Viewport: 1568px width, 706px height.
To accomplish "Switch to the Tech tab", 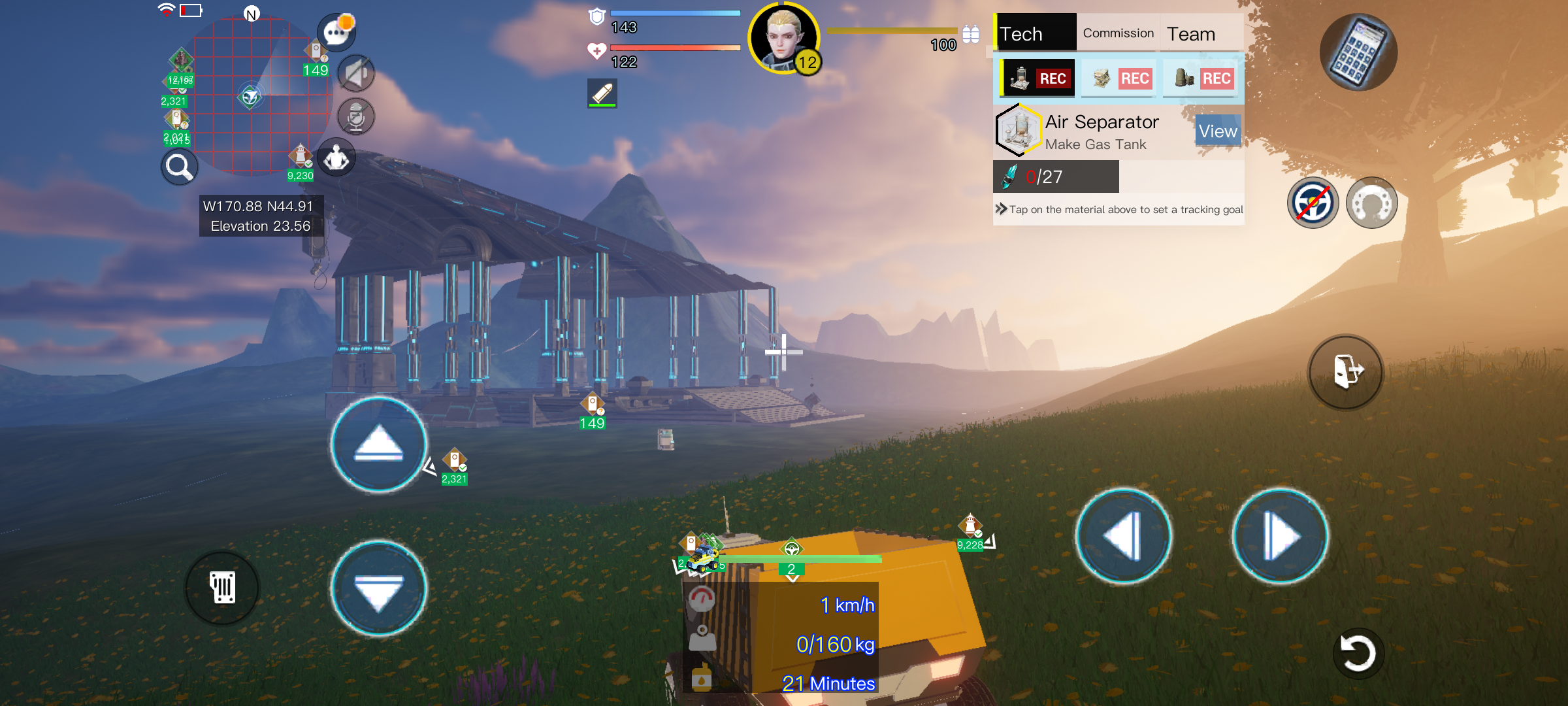I will (x=1034, y=33).
